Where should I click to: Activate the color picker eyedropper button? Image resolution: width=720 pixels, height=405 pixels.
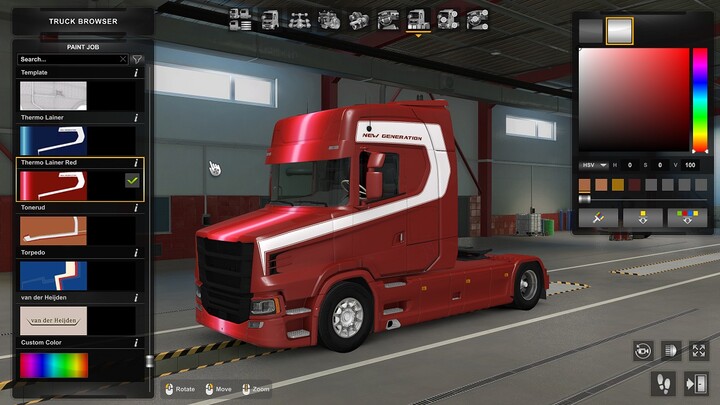pyautogui.click(x=598, y=216)
